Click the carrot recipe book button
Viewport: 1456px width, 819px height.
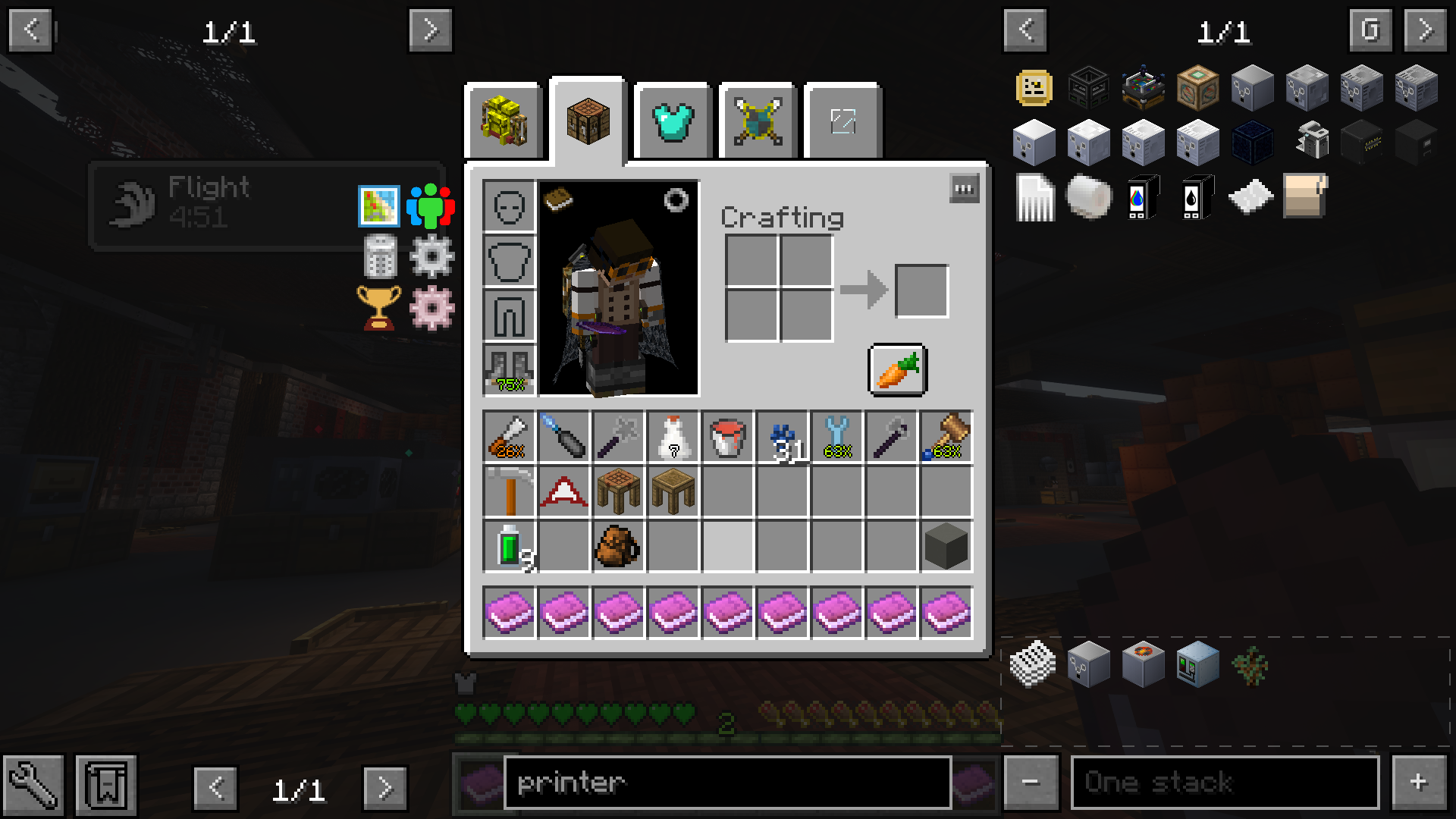897,370
